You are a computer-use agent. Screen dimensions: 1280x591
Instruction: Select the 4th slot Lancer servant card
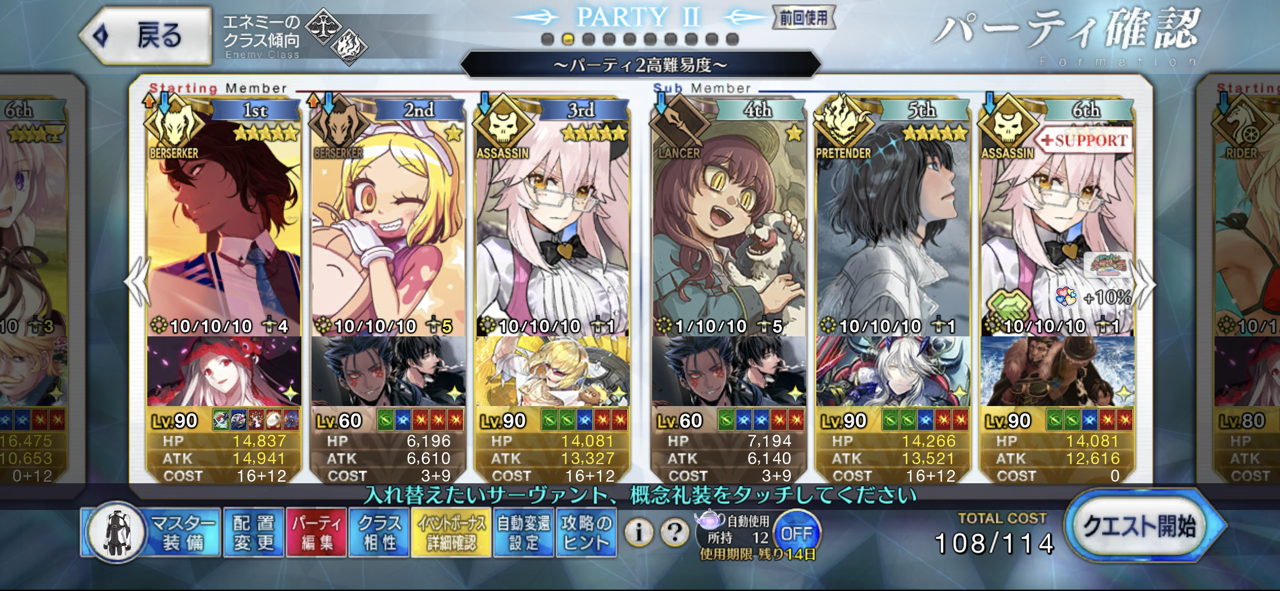coord(728,230)
